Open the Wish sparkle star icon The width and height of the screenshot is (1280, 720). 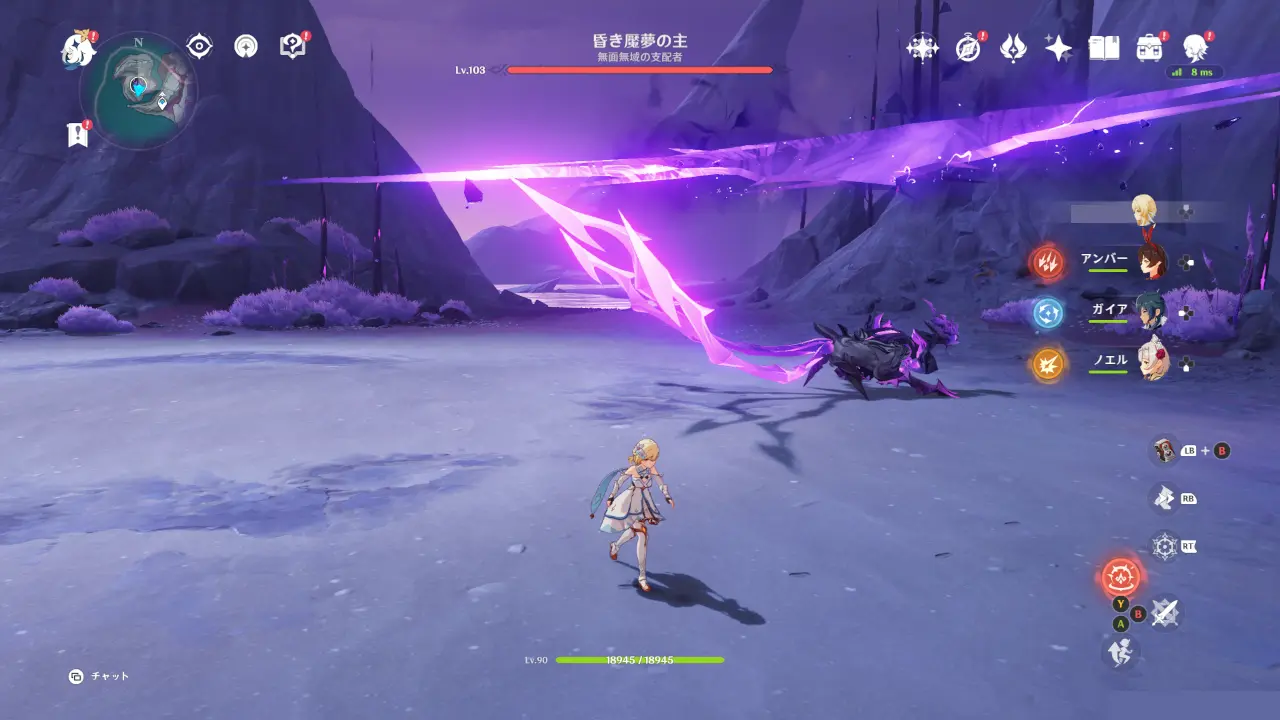pyautogui.click(x=1058, y=47)
